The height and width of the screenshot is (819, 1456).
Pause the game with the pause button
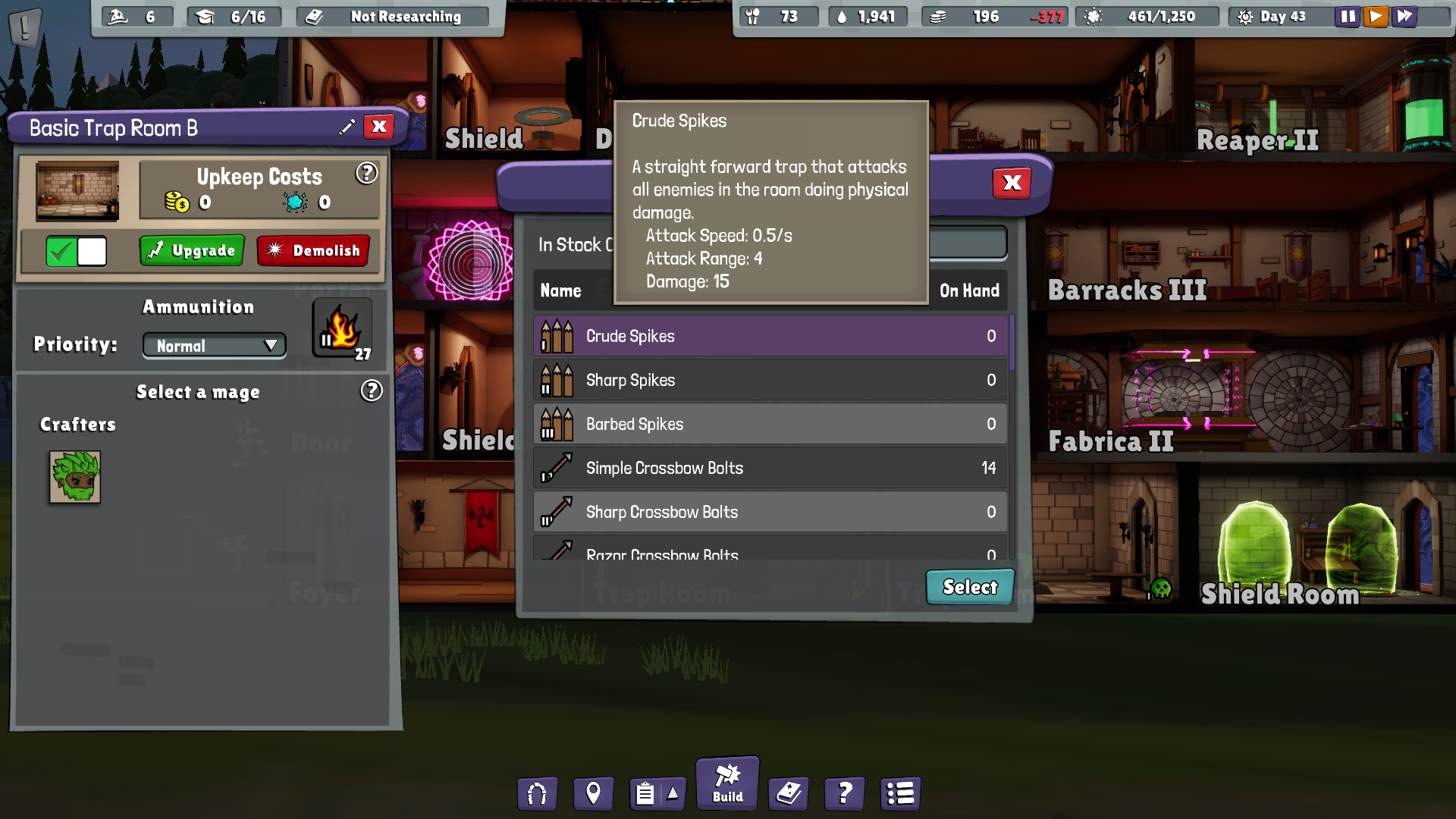pos(1348,16)
